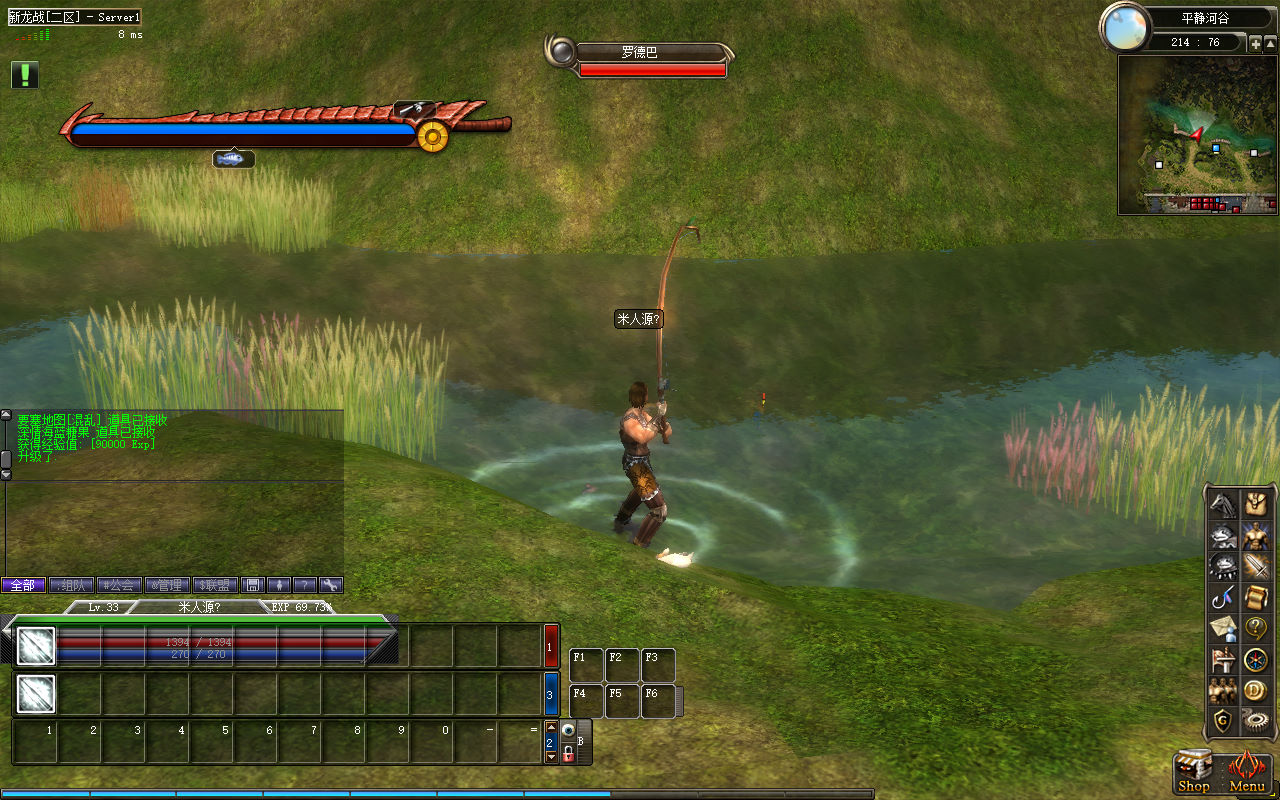Switch chat to the 全部 tab

click(23, 585)
